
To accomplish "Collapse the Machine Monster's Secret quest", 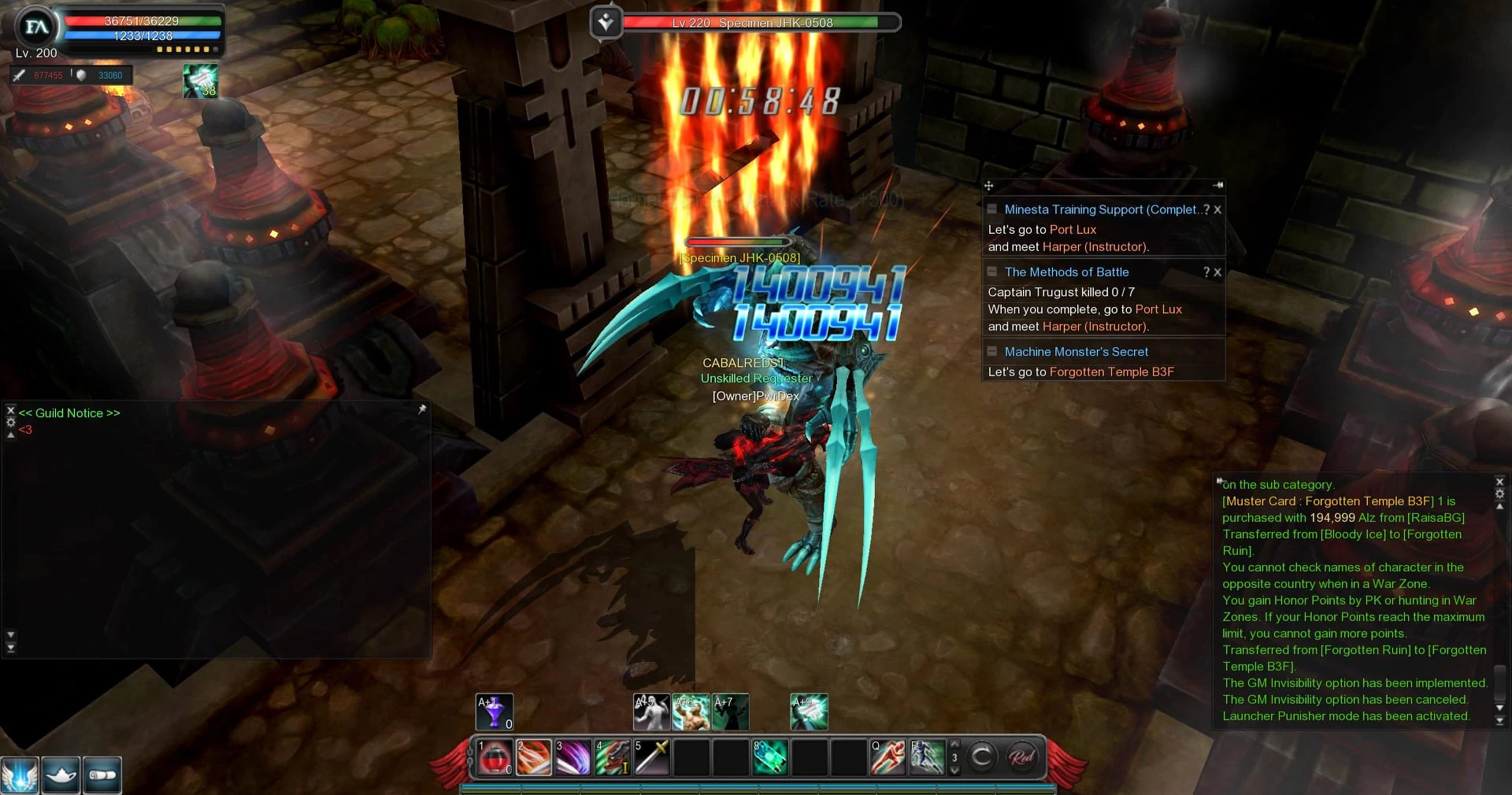I will [x=992, y=351].
